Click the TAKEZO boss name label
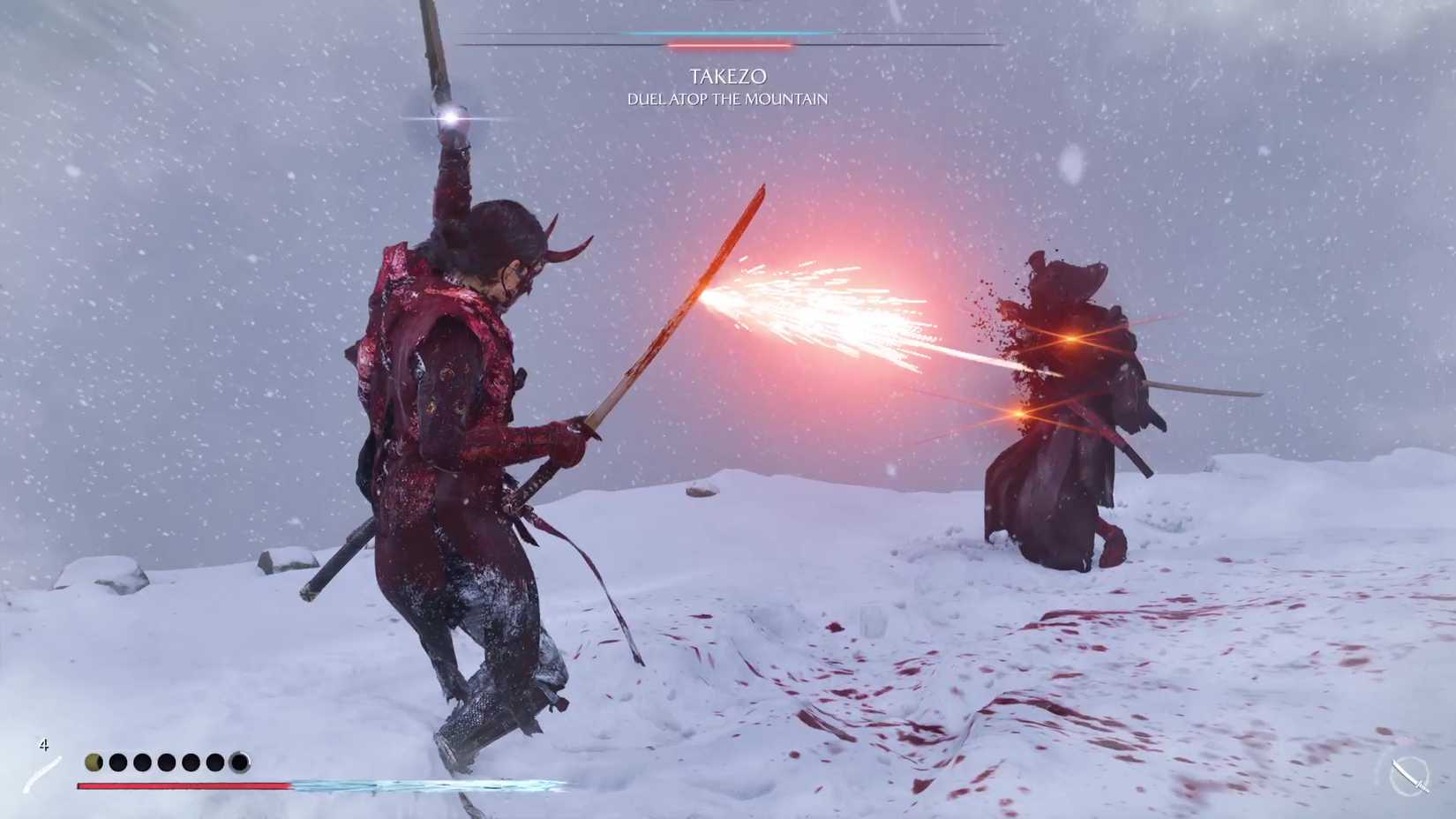 click(728, 76)
